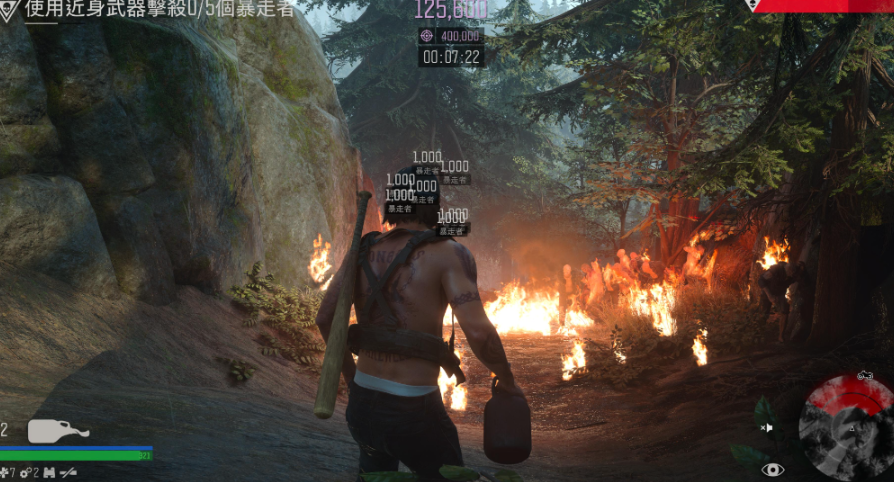The image size is (894, 482).
Task: Open the melee kill challenge objective
Action: pos(160,10)
